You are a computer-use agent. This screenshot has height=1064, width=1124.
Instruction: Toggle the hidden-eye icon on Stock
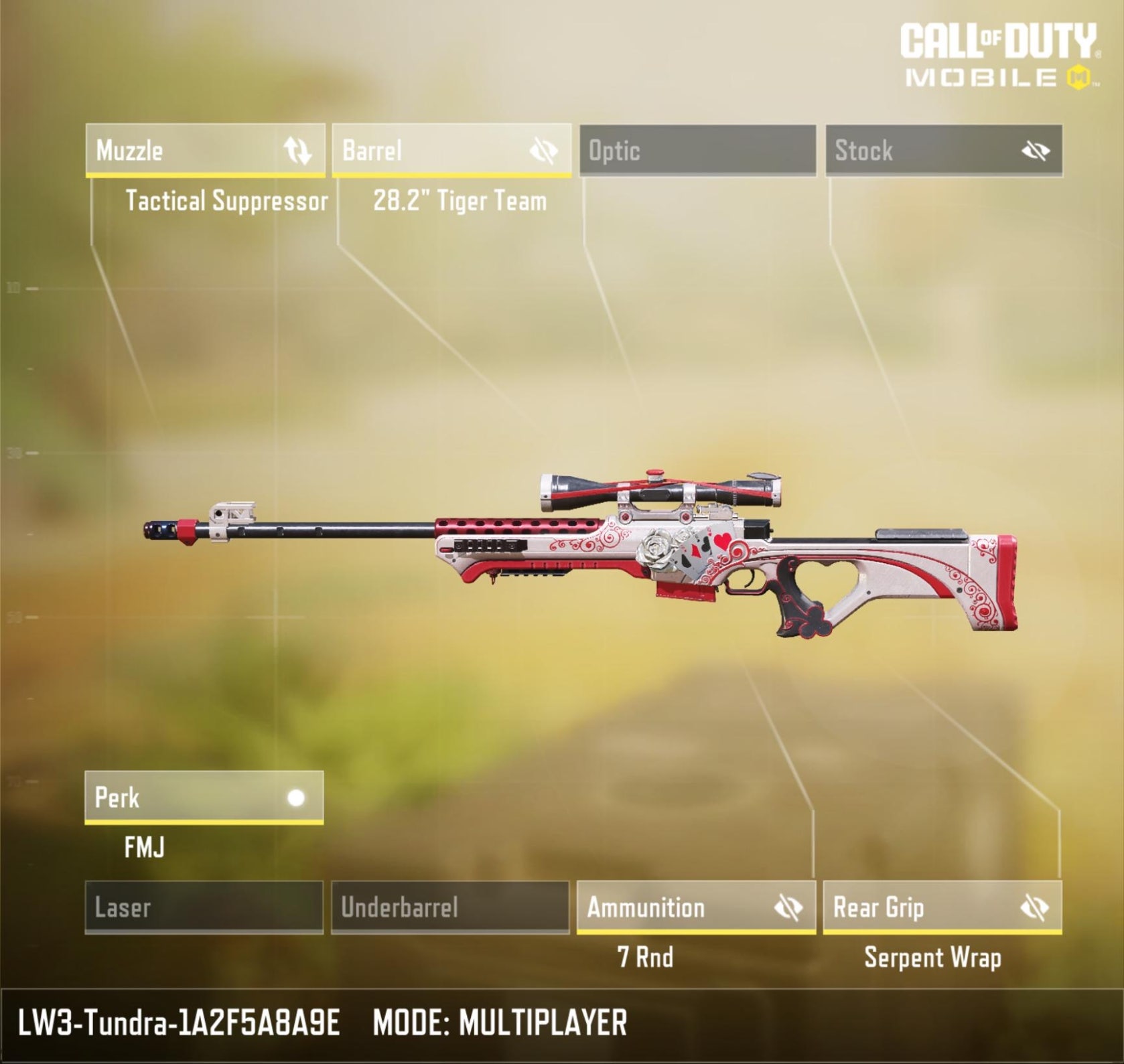(1035, 151)
